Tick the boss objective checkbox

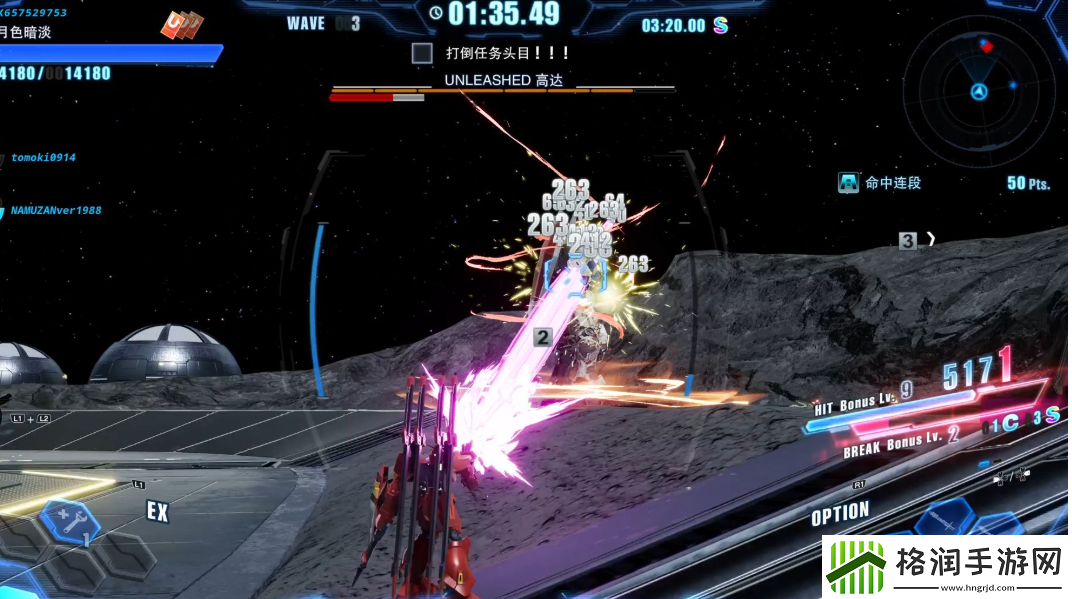(422, 53)
